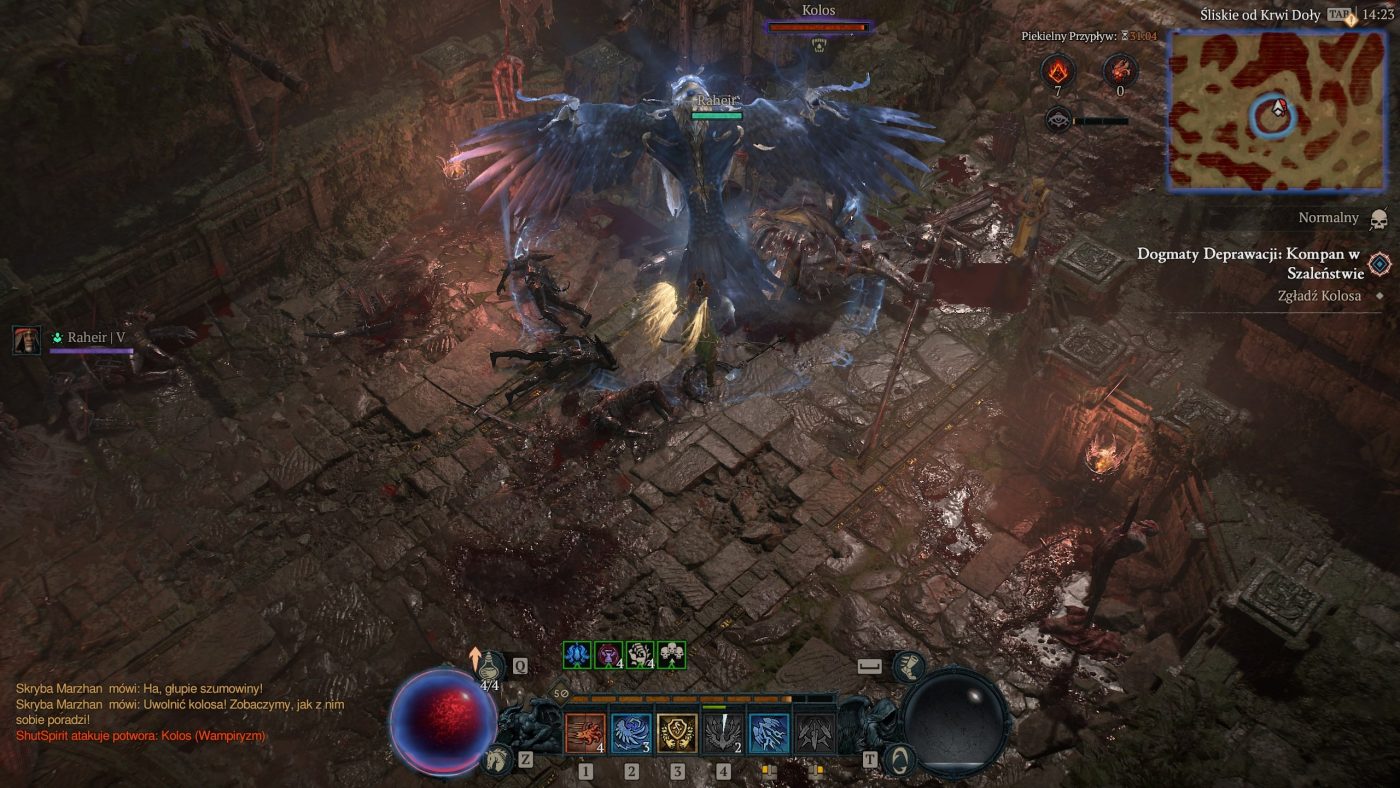Click the greyed-out crossed feathers skill

(x=815, y=733)
